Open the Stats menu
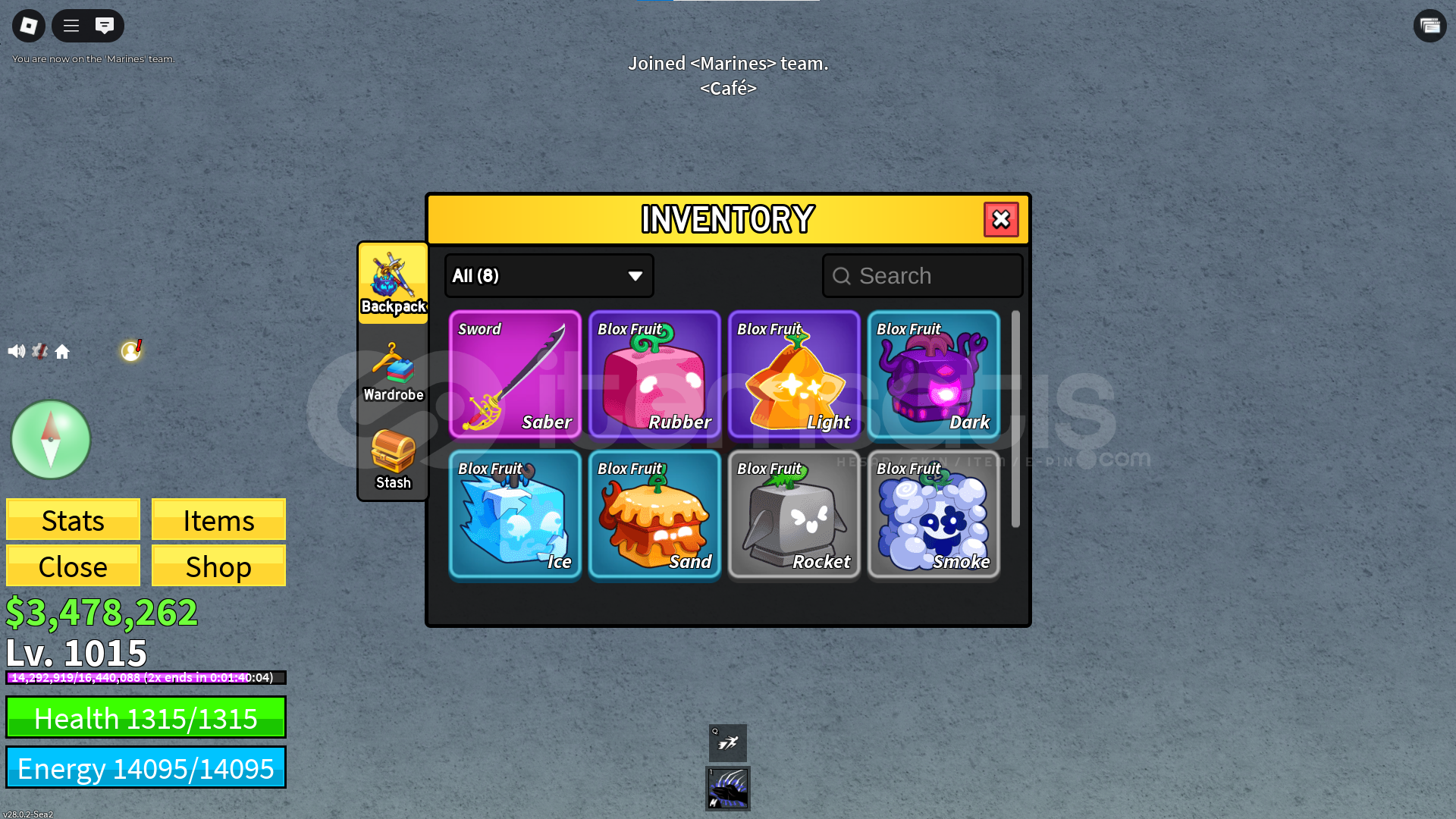1456x819 pixels. 73,520
